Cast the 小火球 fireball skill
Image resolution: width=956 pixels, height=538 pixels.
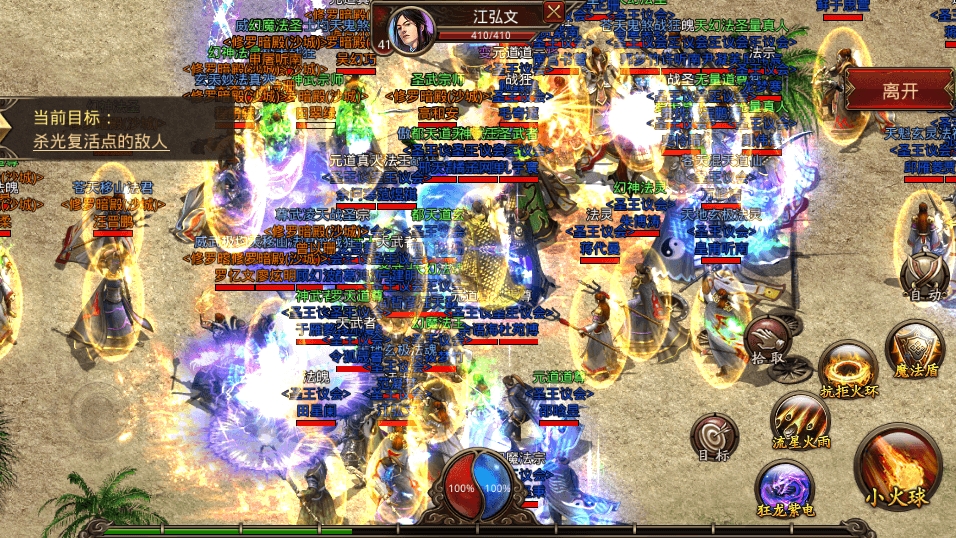coord(896,469)
